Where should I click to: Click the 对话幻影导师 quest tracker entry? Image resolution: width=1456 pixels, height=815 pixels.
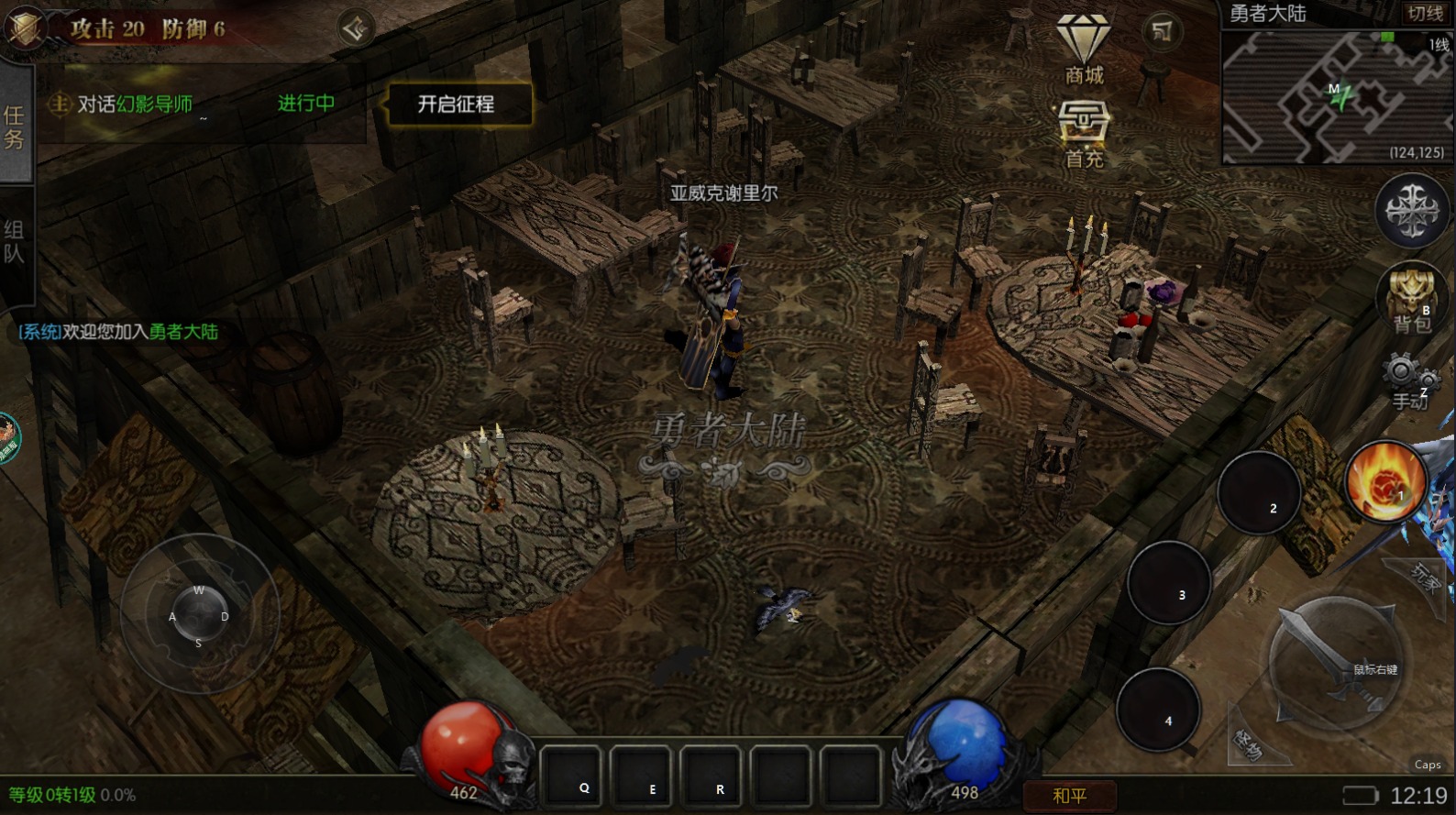(135, 105)
